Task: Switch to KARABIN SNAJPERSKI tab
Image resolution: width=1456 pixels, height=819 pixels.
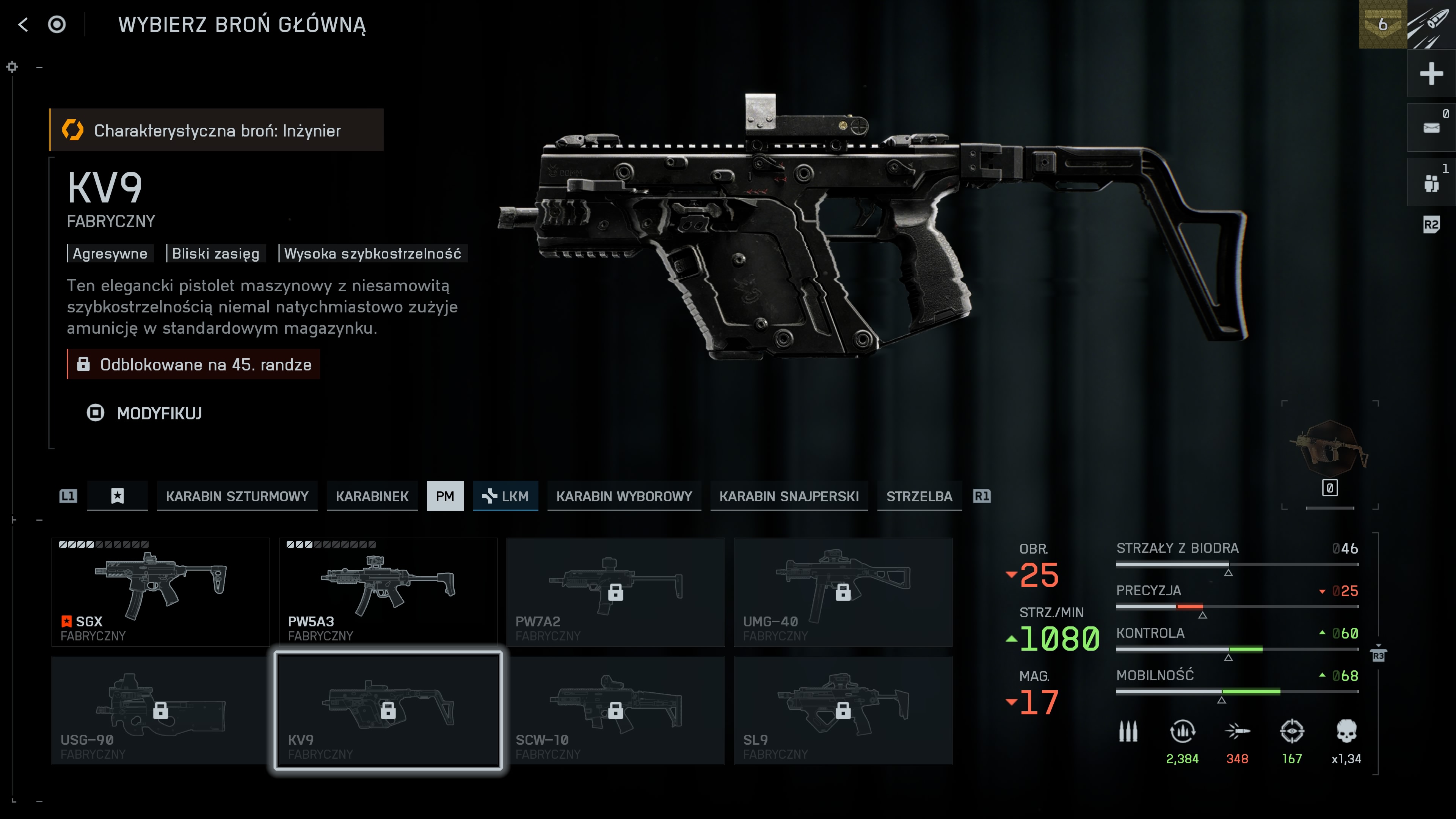Action: tap(789, 496)
